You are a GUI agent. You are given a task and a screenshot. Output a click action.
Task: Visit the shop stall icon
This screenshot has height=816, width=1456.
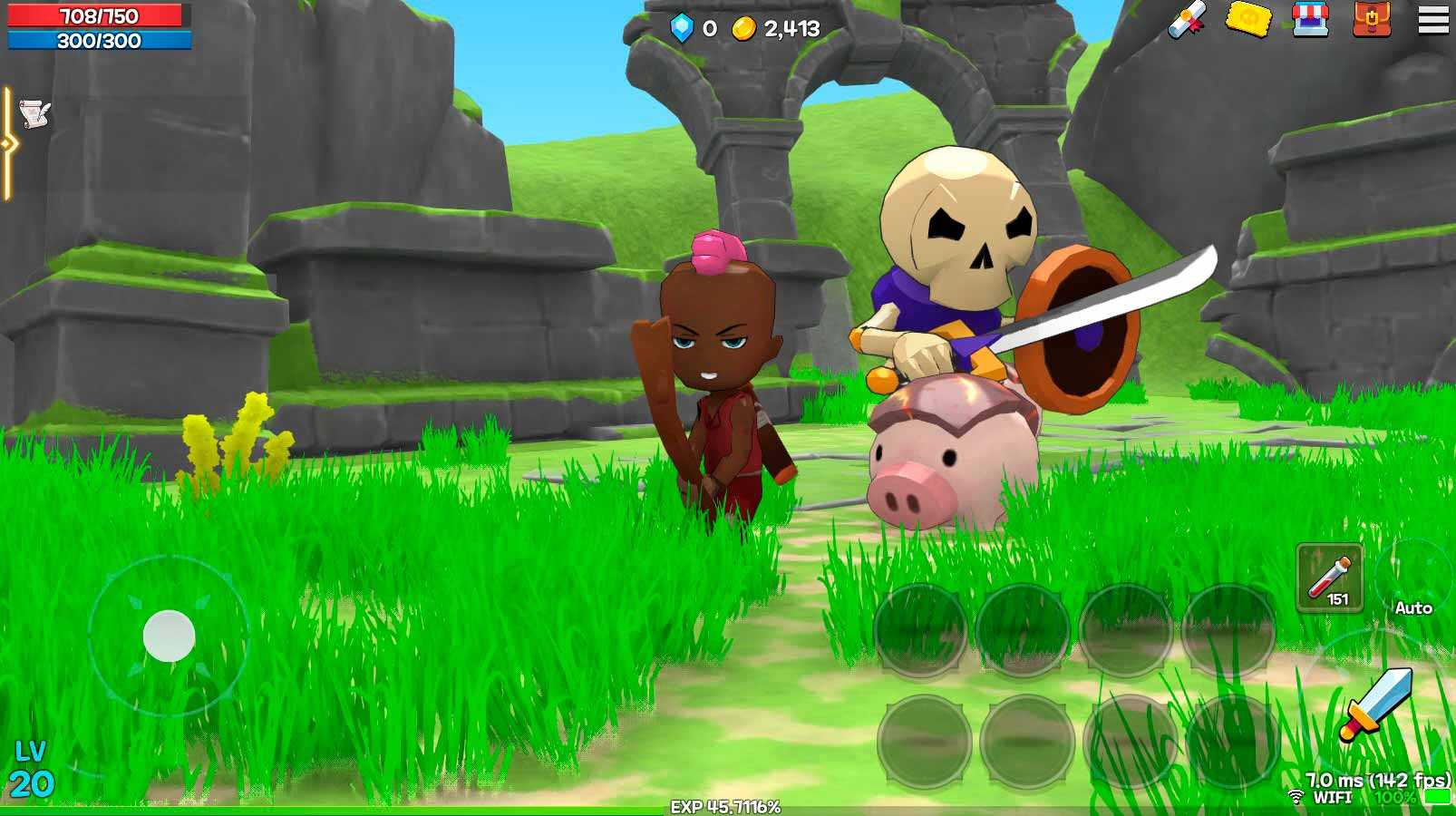click(1310, 19)
